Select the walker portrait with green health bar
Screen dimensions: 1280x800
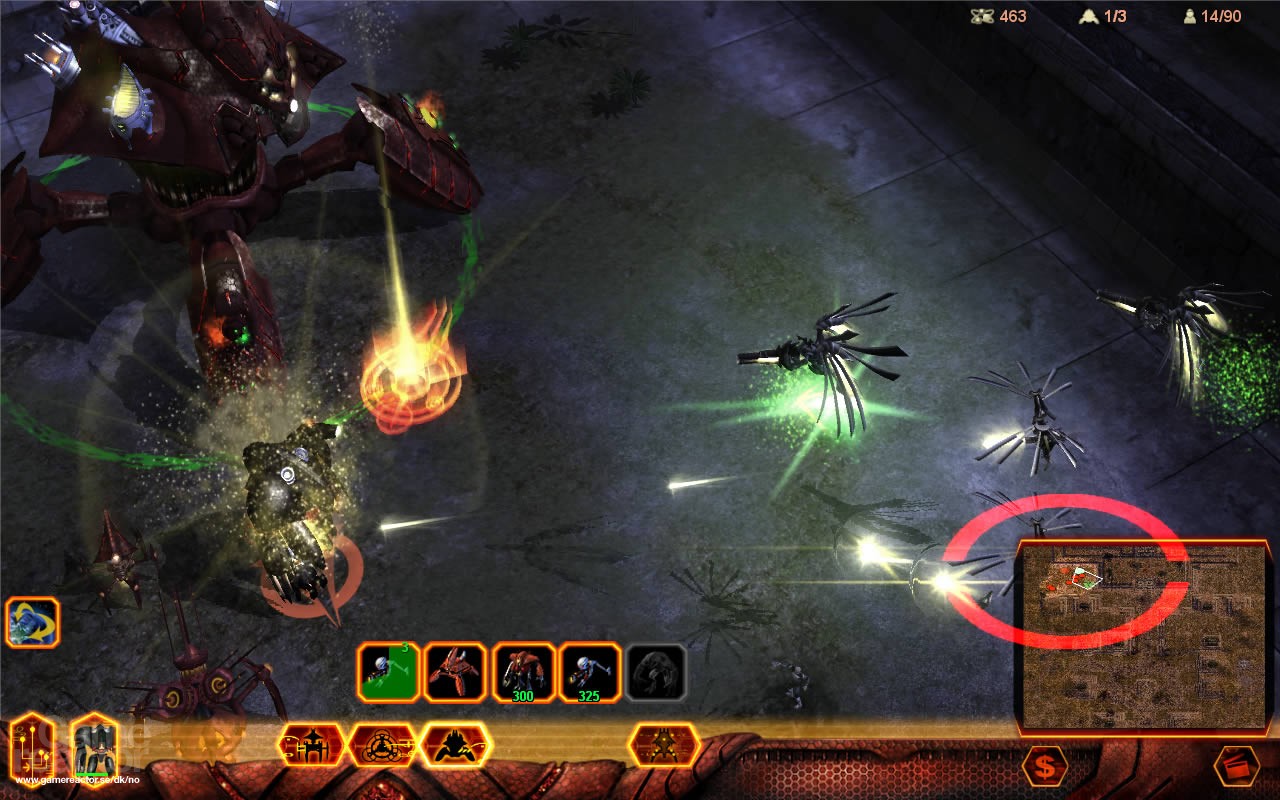click(96, 748)
